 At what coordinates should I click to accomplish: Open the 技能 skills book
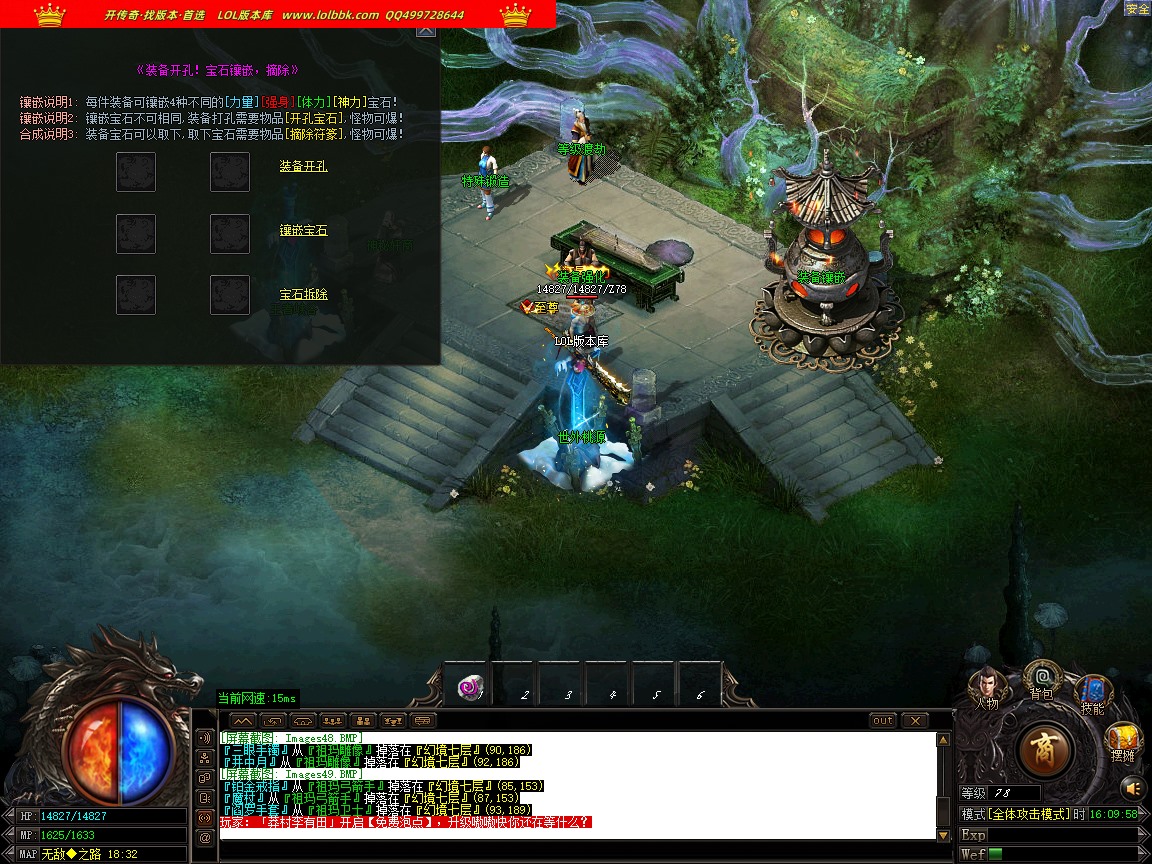click(1092, 692)
